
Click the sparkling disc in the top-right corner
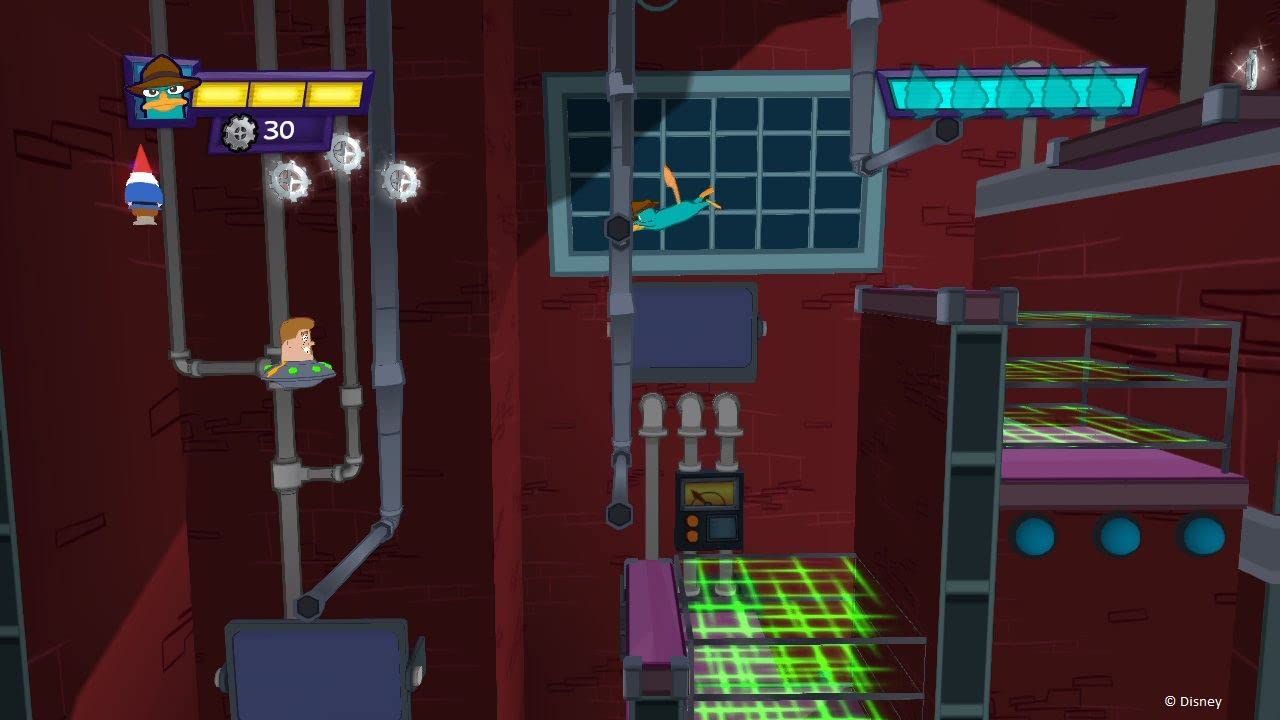(x=1249, y=70)
